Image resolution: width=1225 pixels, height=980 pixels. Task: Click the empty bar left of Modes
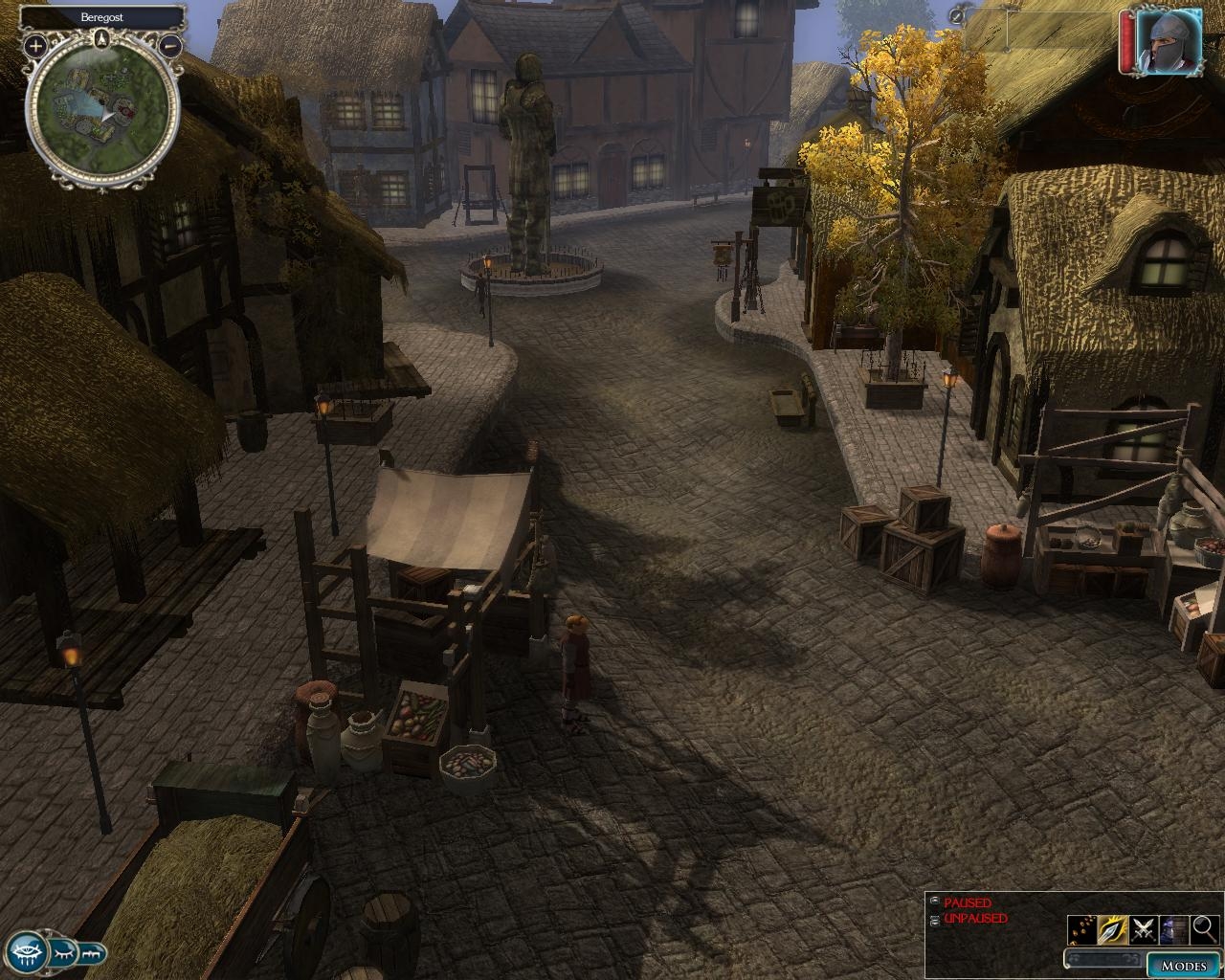tap(1103, 960)
